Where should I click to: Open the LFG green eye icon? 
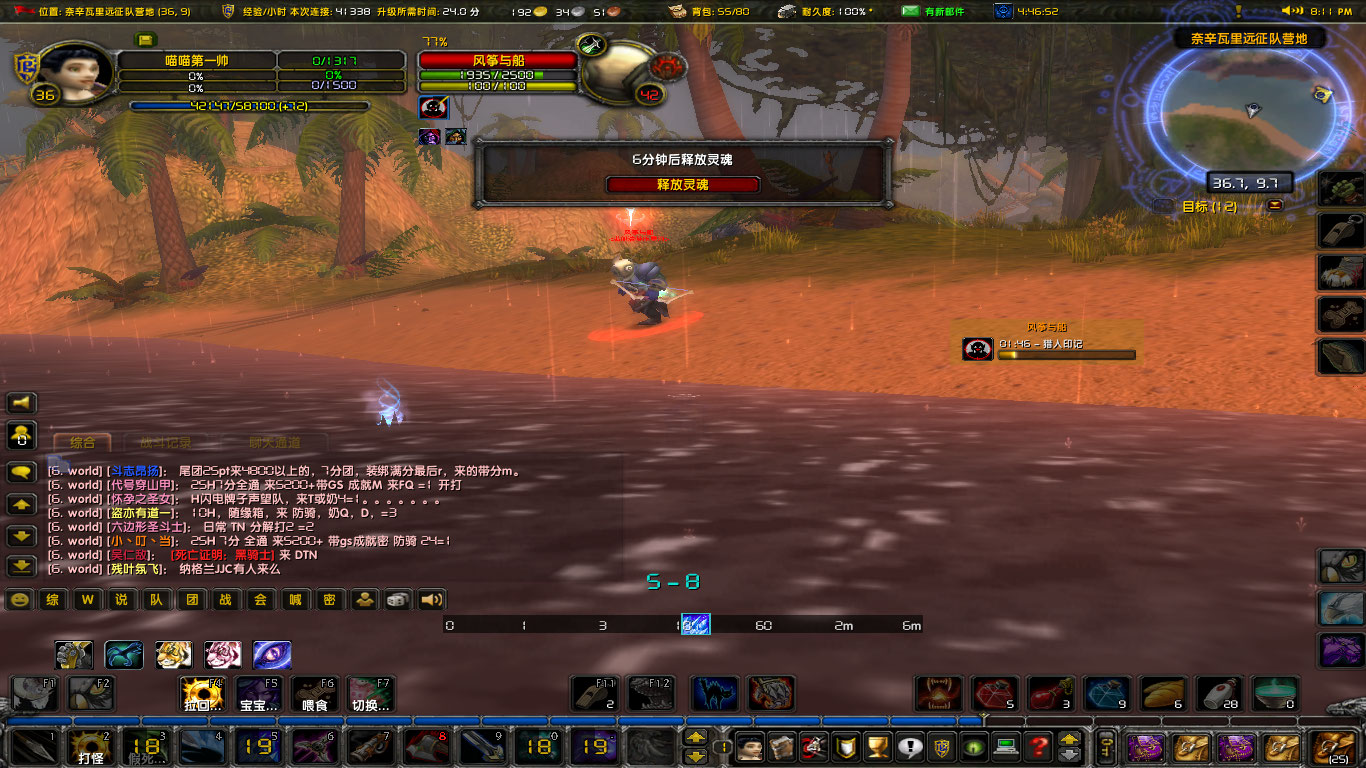pos(971,749)
